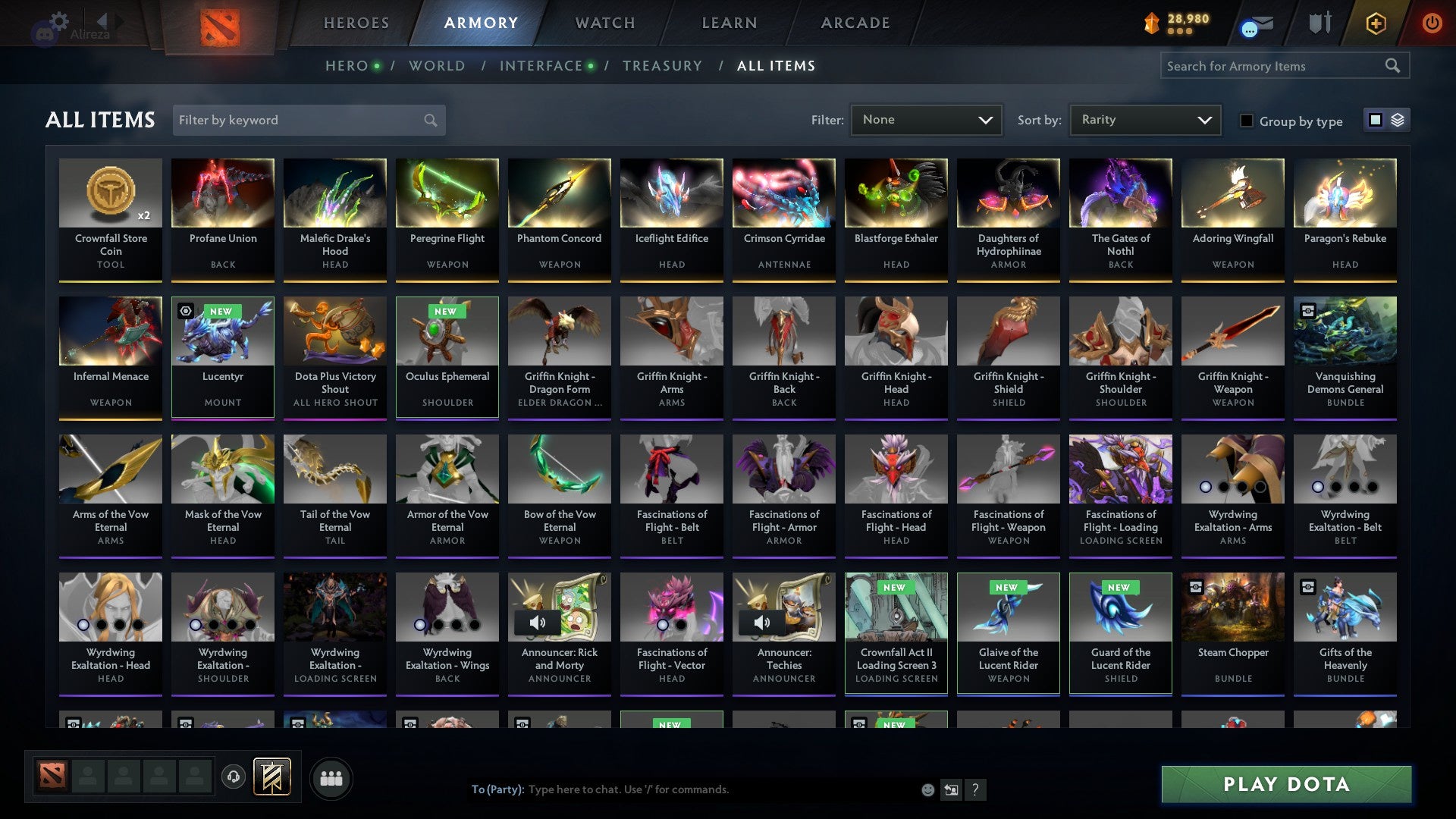Open the Sort by Rarity dropdown
Image resolution: width=1456 pixels, height=819 pixels.
1144,120
